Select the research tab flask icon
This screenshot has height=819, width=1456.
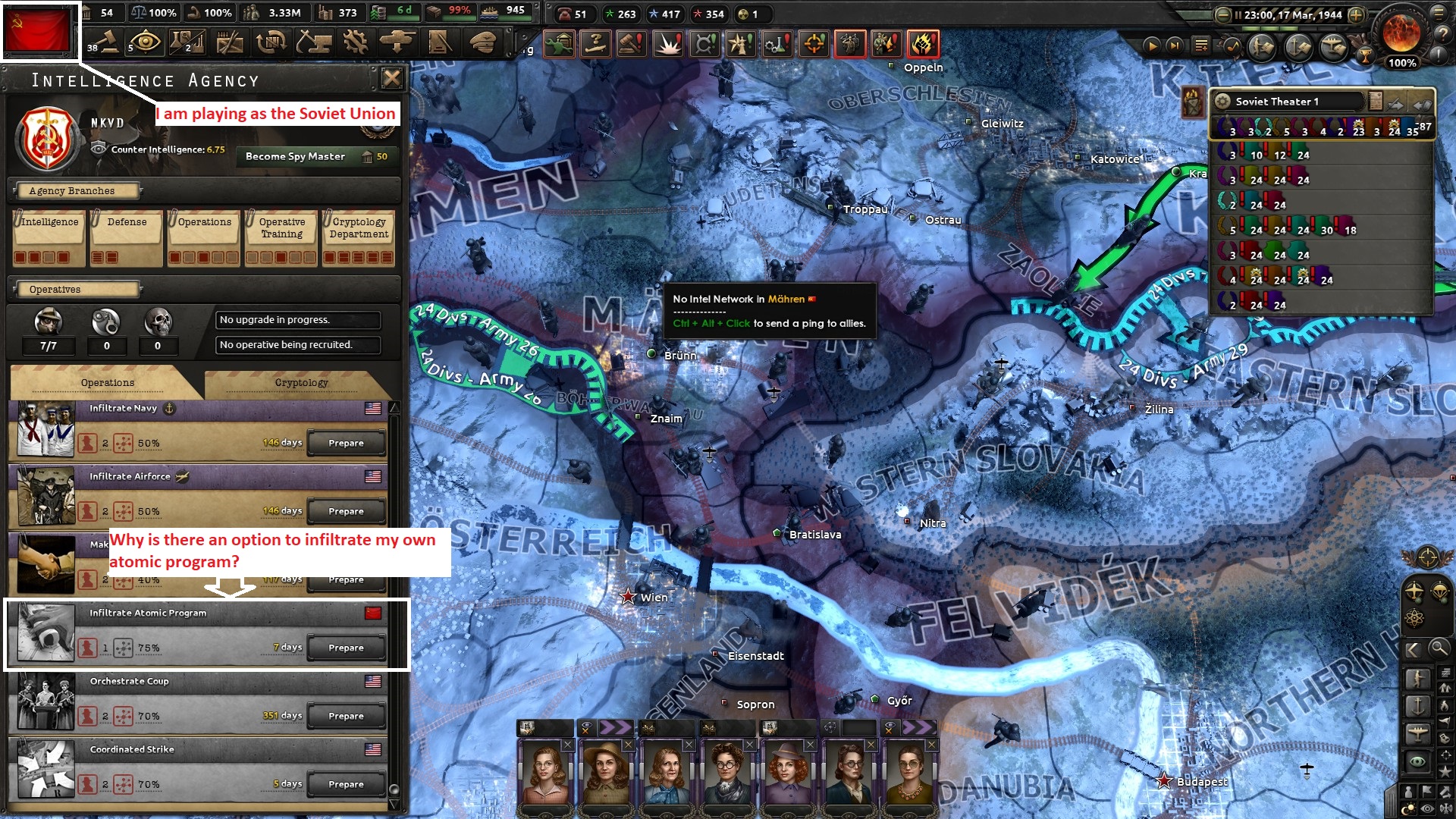click(x=187, y=43)
